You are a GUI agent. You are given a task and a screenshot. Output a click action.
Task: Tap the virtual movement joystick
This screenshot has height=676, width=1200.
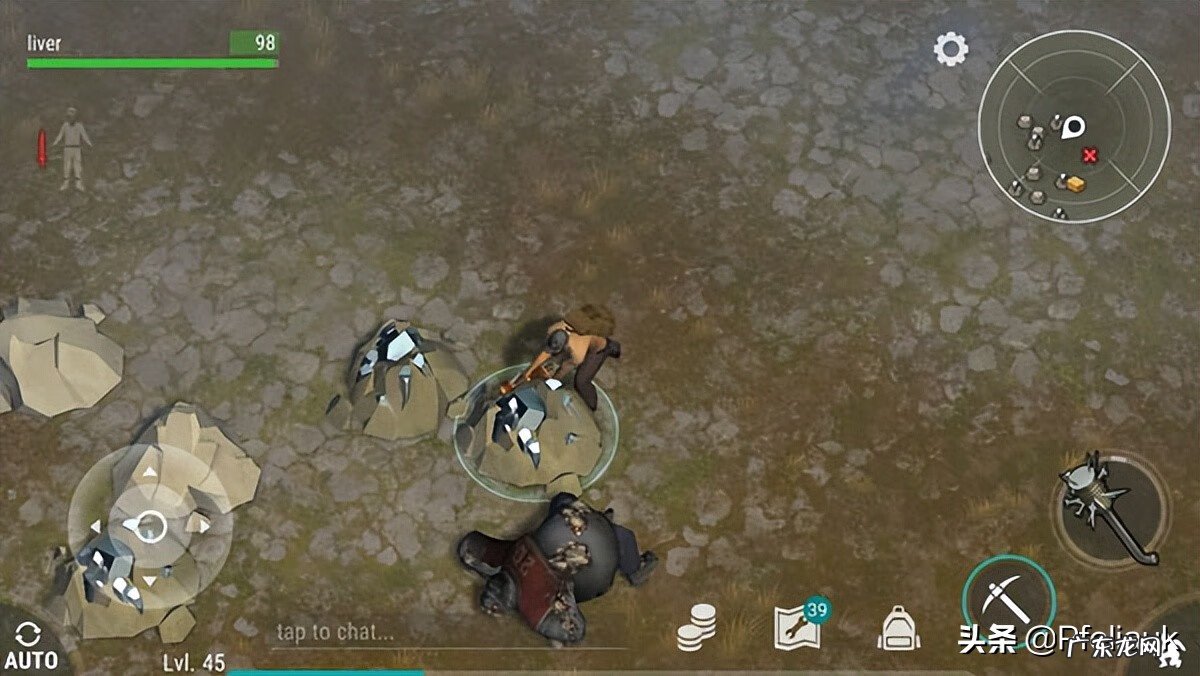150,525
